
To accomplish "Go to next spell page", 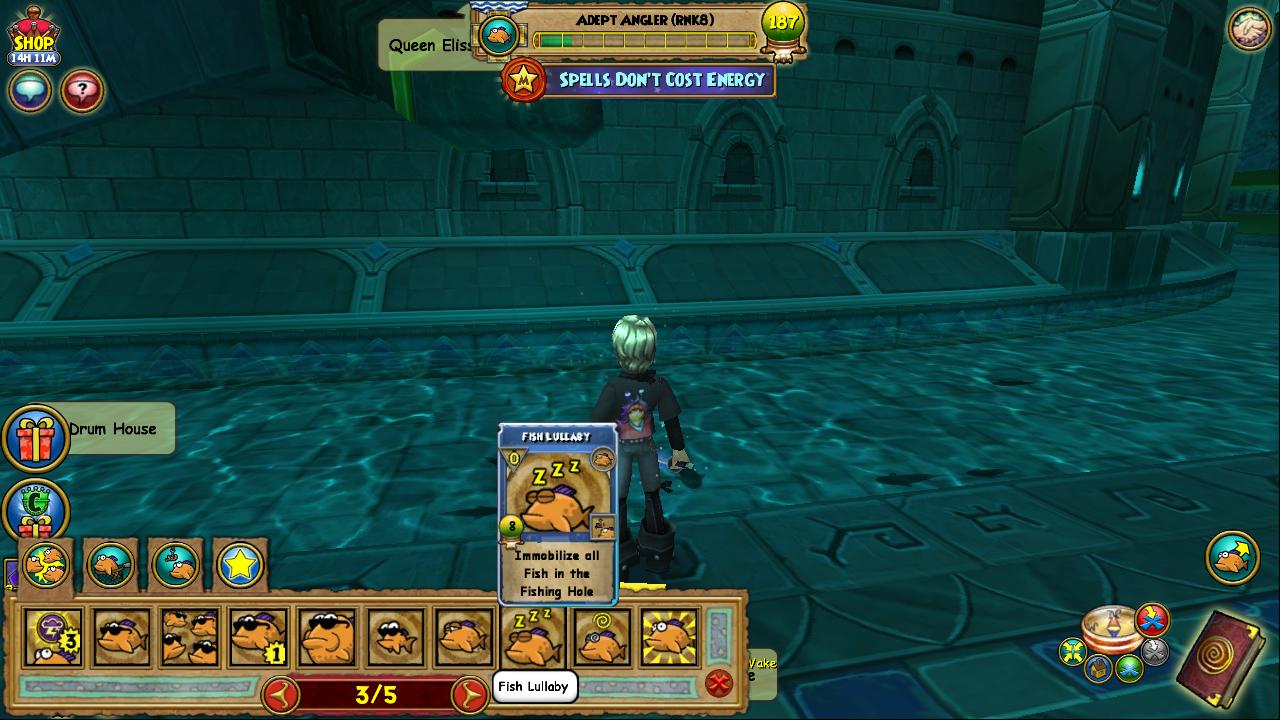I will point(469,694).
